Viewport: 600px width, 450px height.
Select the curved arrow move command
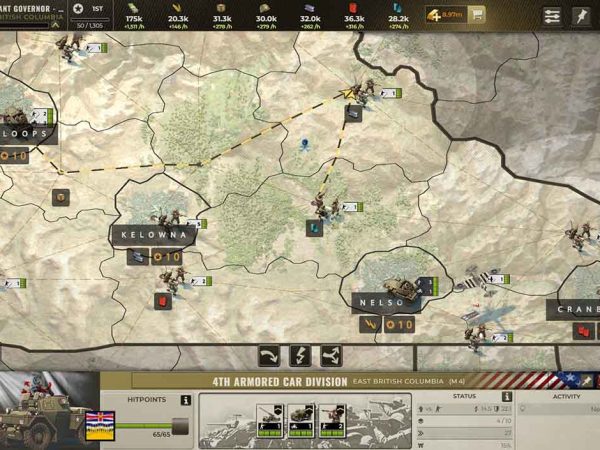[x=269, y=355]
